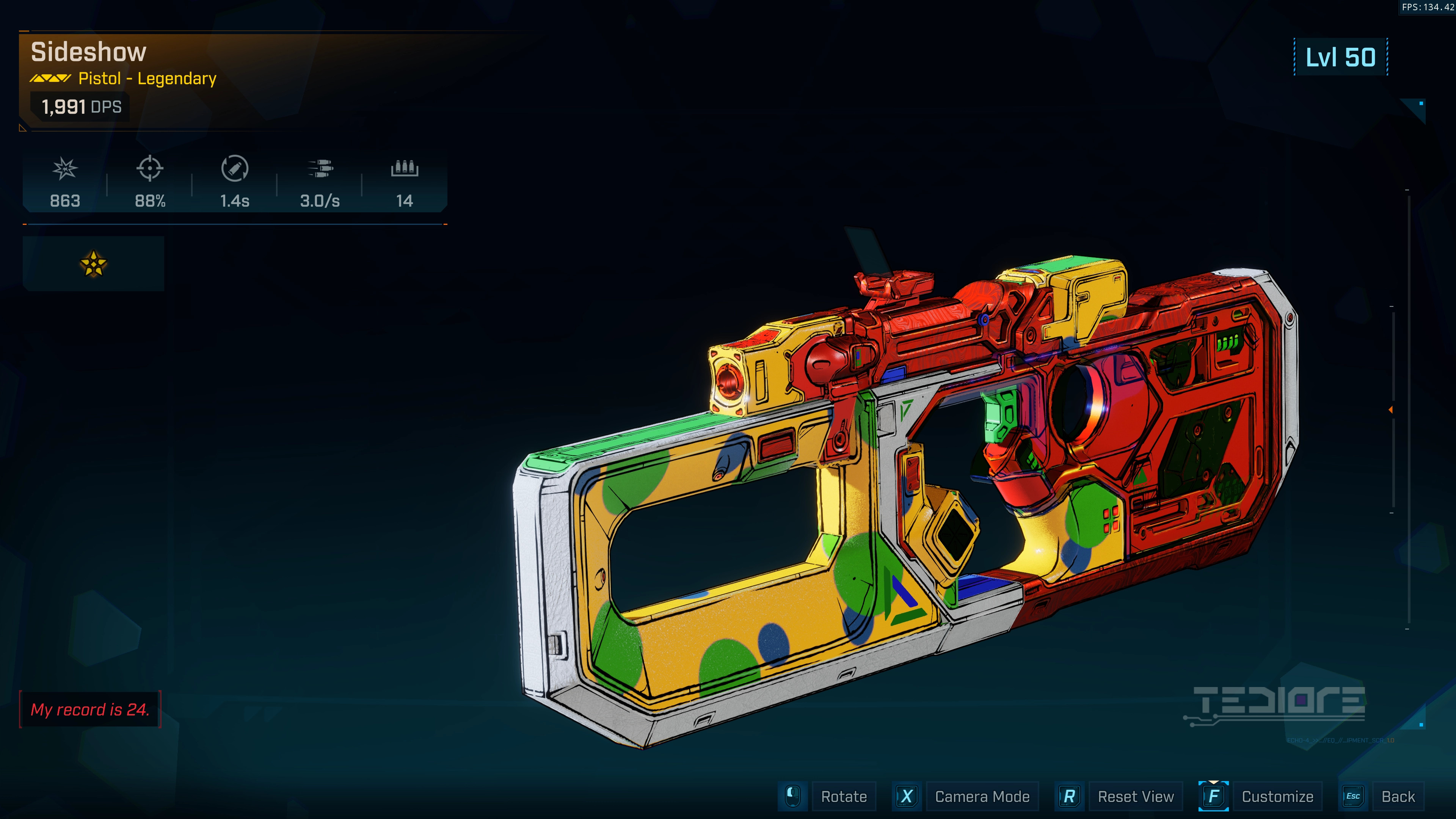Open the Customize option
Viewport: 1456px width, 819px height.
1277,796
